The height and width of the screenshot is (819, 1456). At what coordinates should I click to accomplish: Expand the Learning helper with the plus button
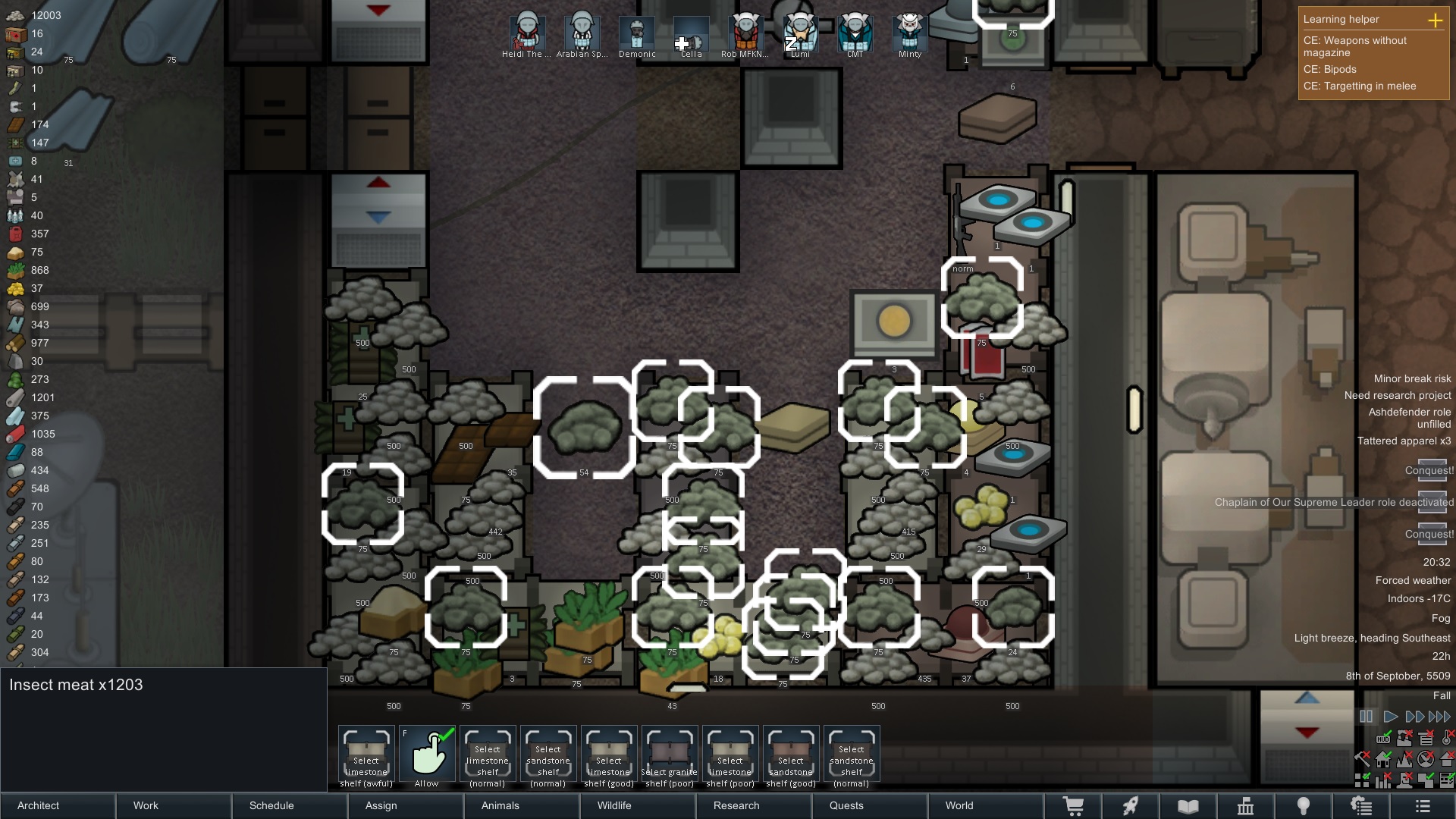coord(1437,21)
